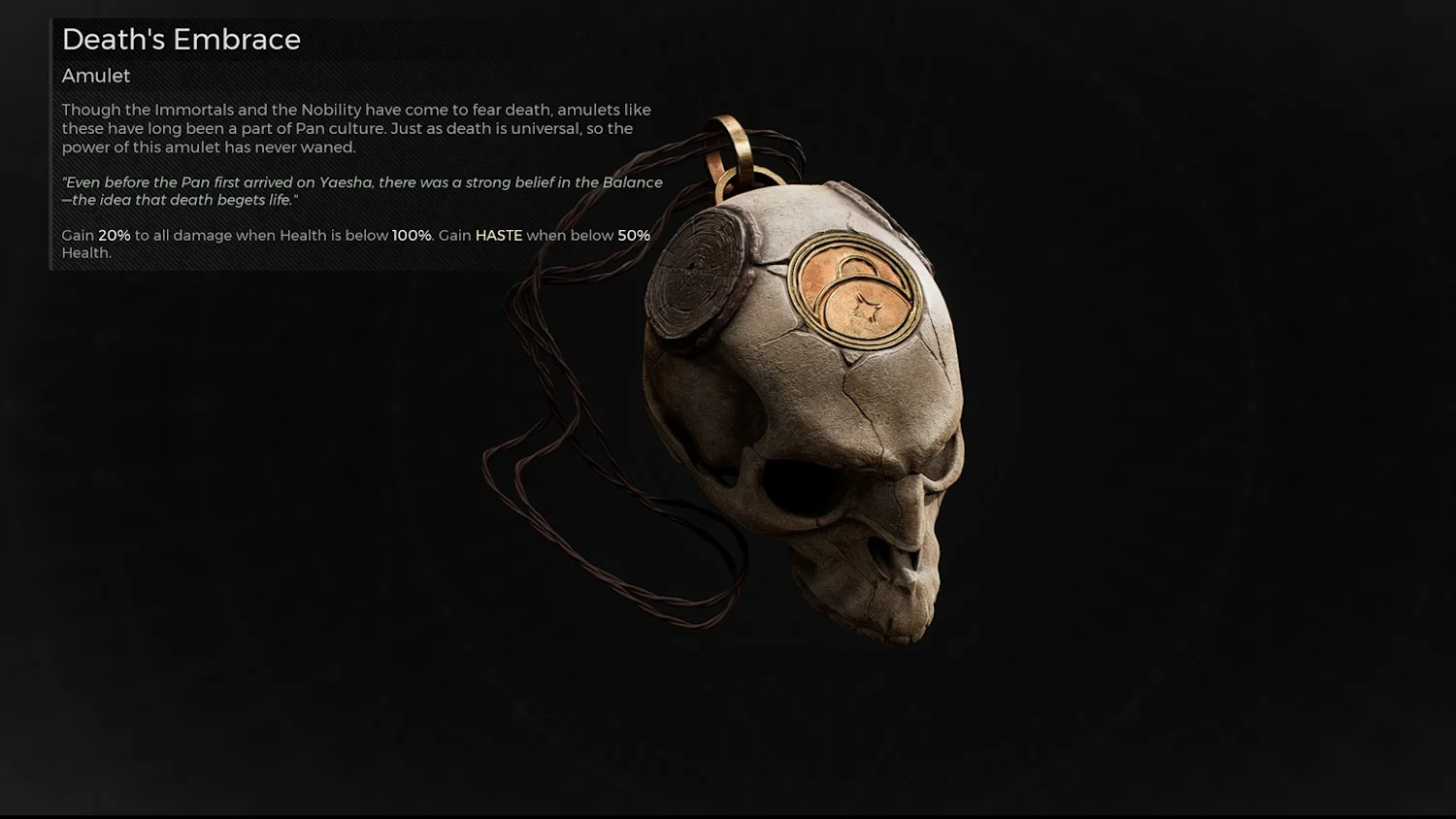Viewport: 1456px width, 819px height.
Task: Click the skull's left eye socket
Action: [x=799, y=485]
